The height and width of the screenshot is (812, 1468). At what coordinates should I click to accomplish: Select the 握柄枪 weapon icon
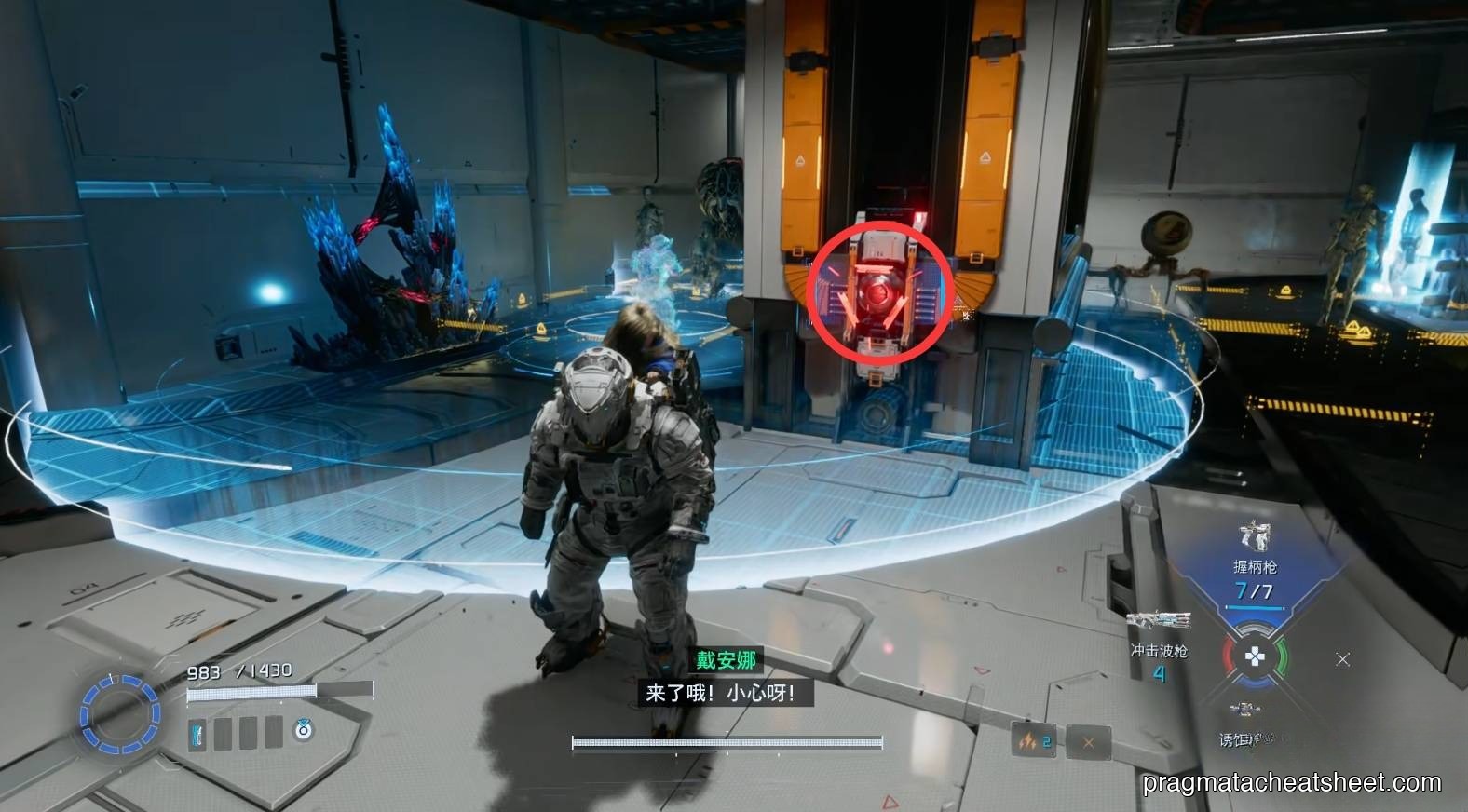point(1255,538)
